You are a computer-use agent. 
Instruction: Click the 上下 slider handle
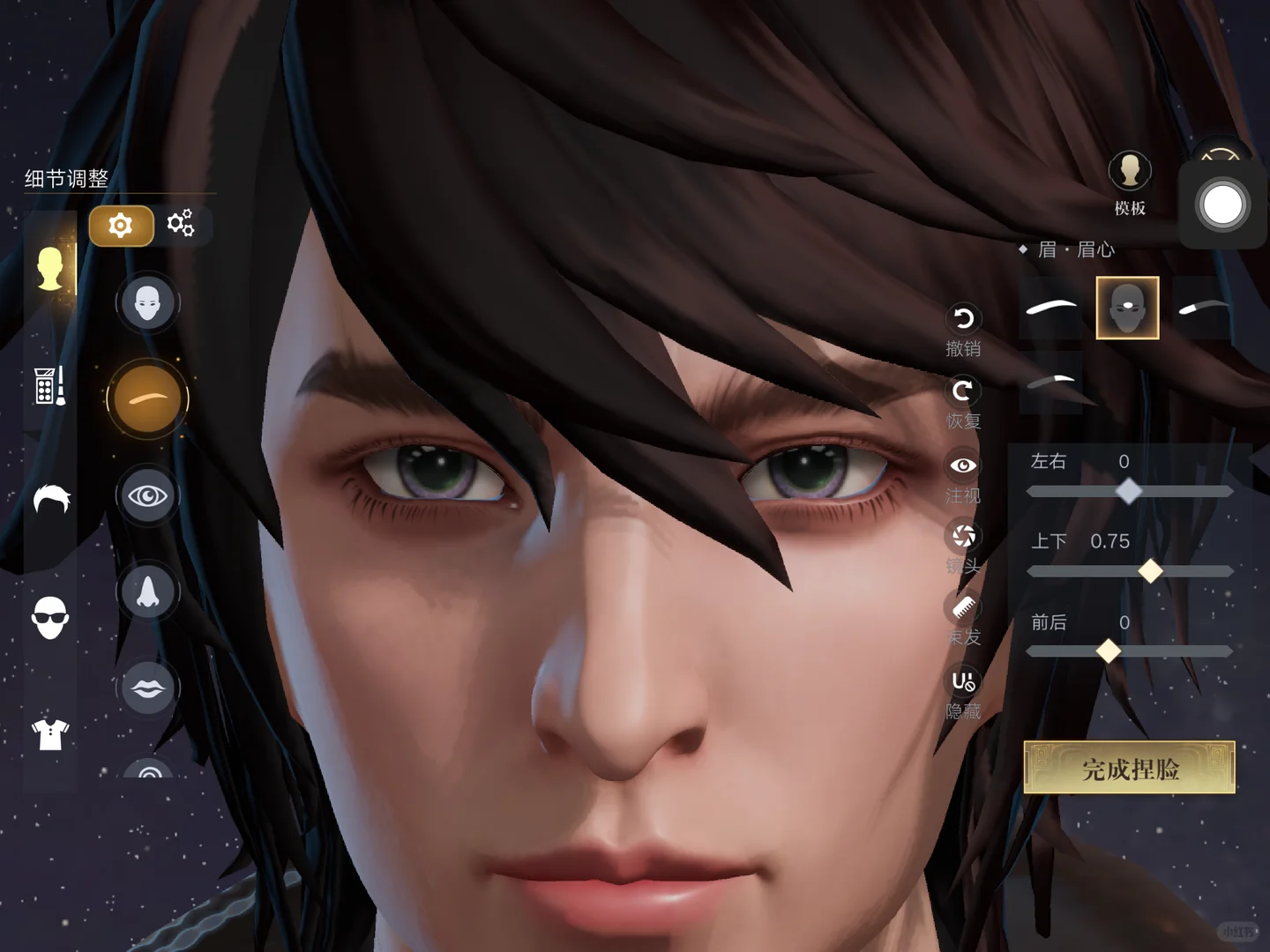tap(1150, 571)
